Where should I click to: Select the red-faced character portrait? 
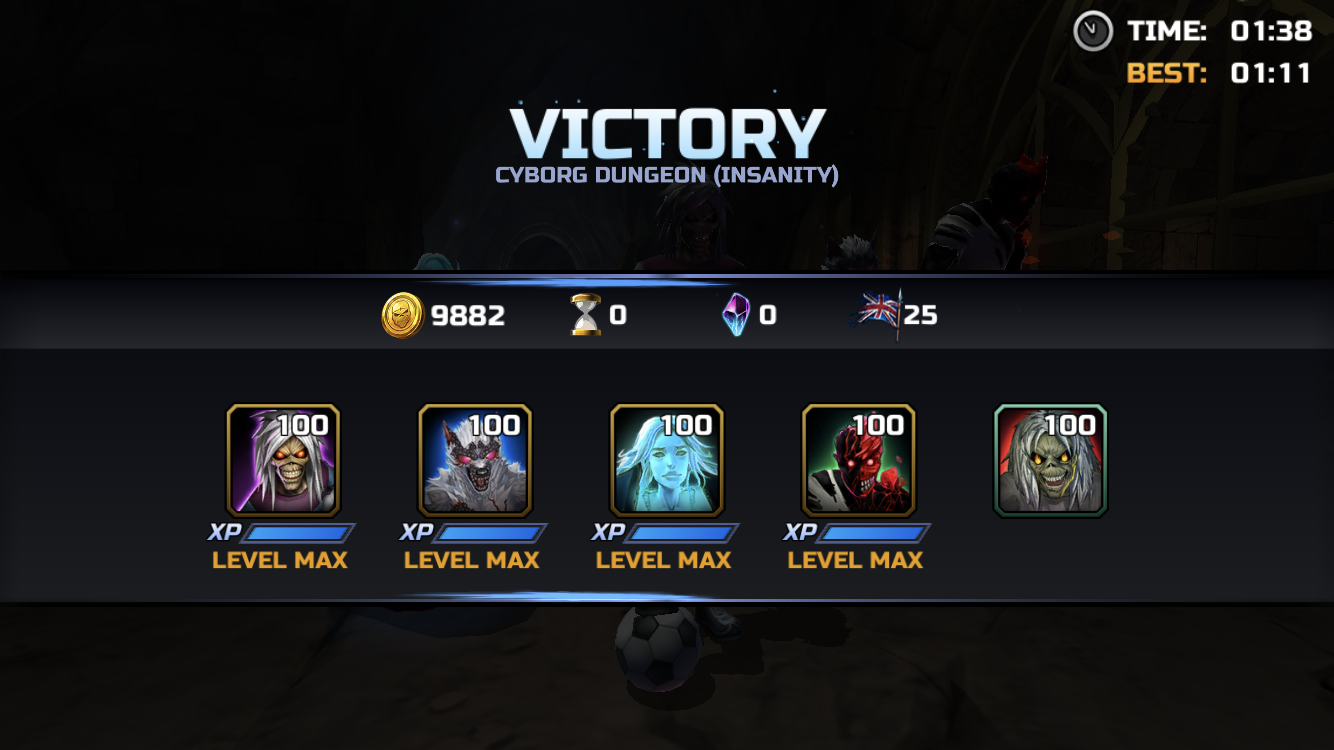coord(859,460)
